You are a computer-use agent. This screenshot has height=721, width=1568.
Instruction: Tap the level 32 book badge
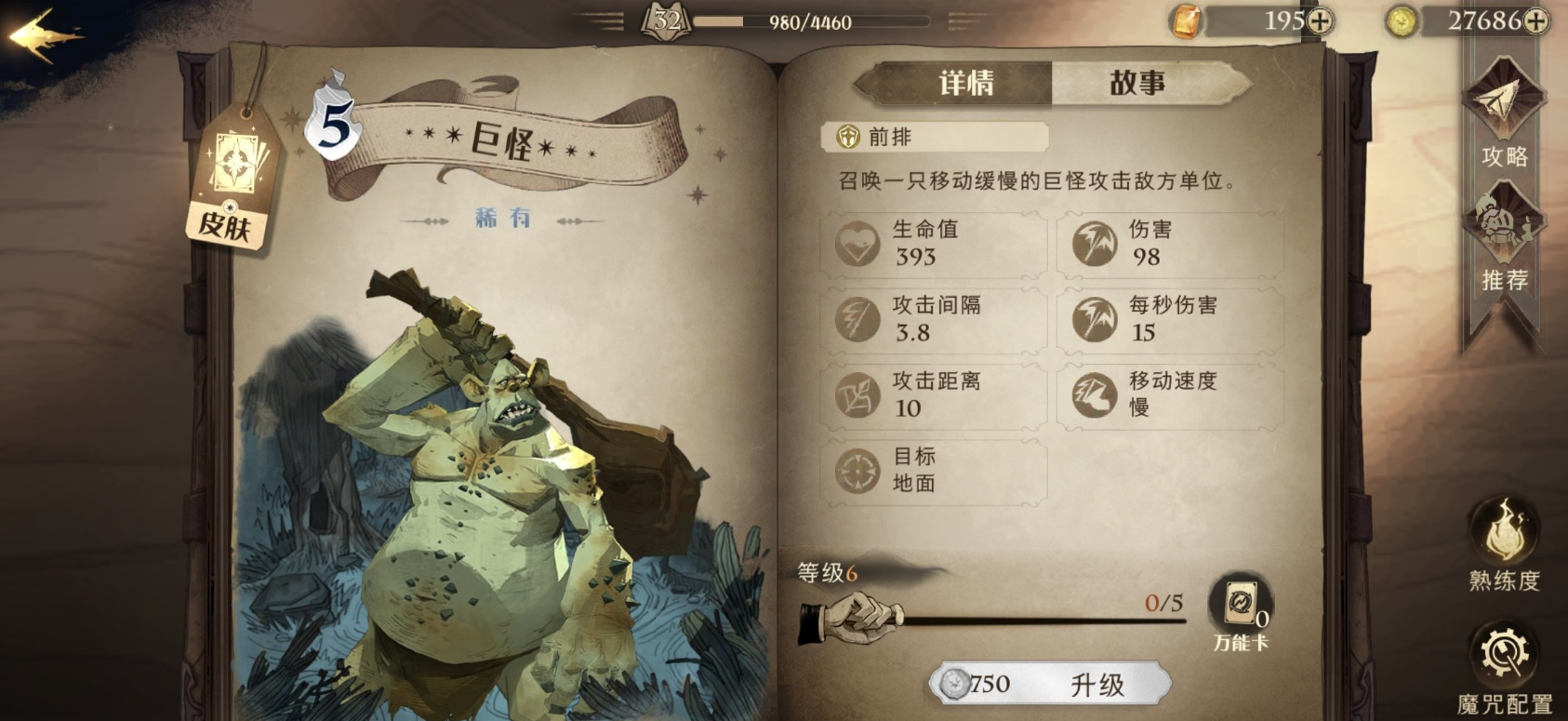point(666,20)
